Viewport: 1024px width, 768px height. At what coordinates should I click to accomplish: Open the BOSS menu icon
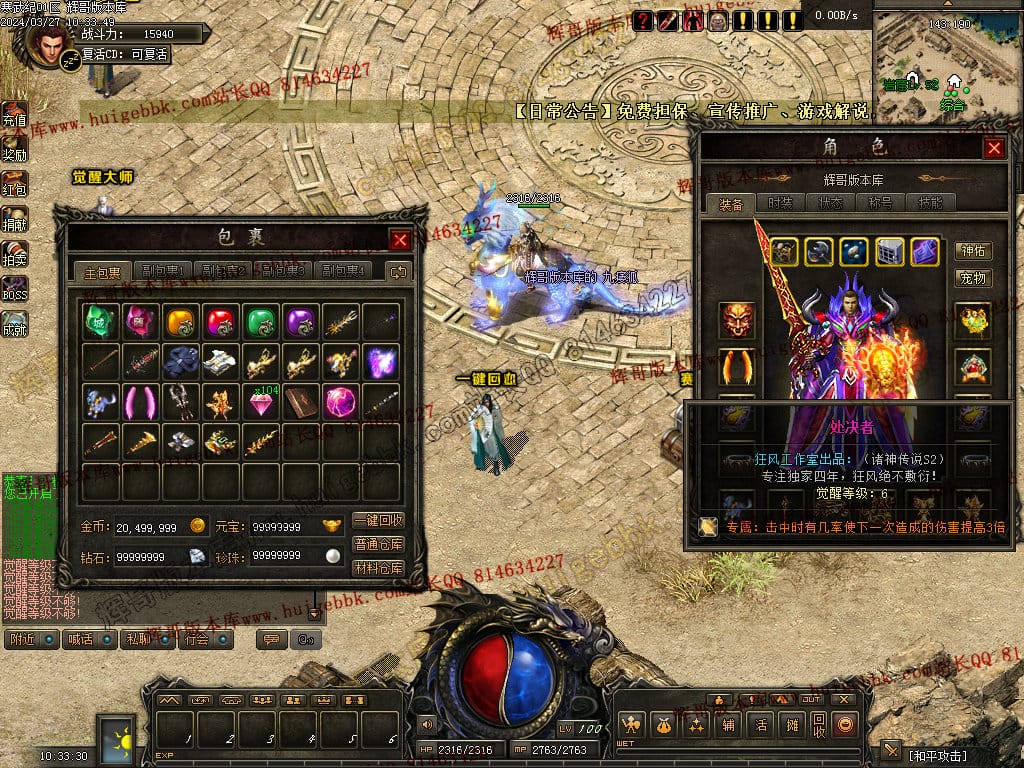14,288
